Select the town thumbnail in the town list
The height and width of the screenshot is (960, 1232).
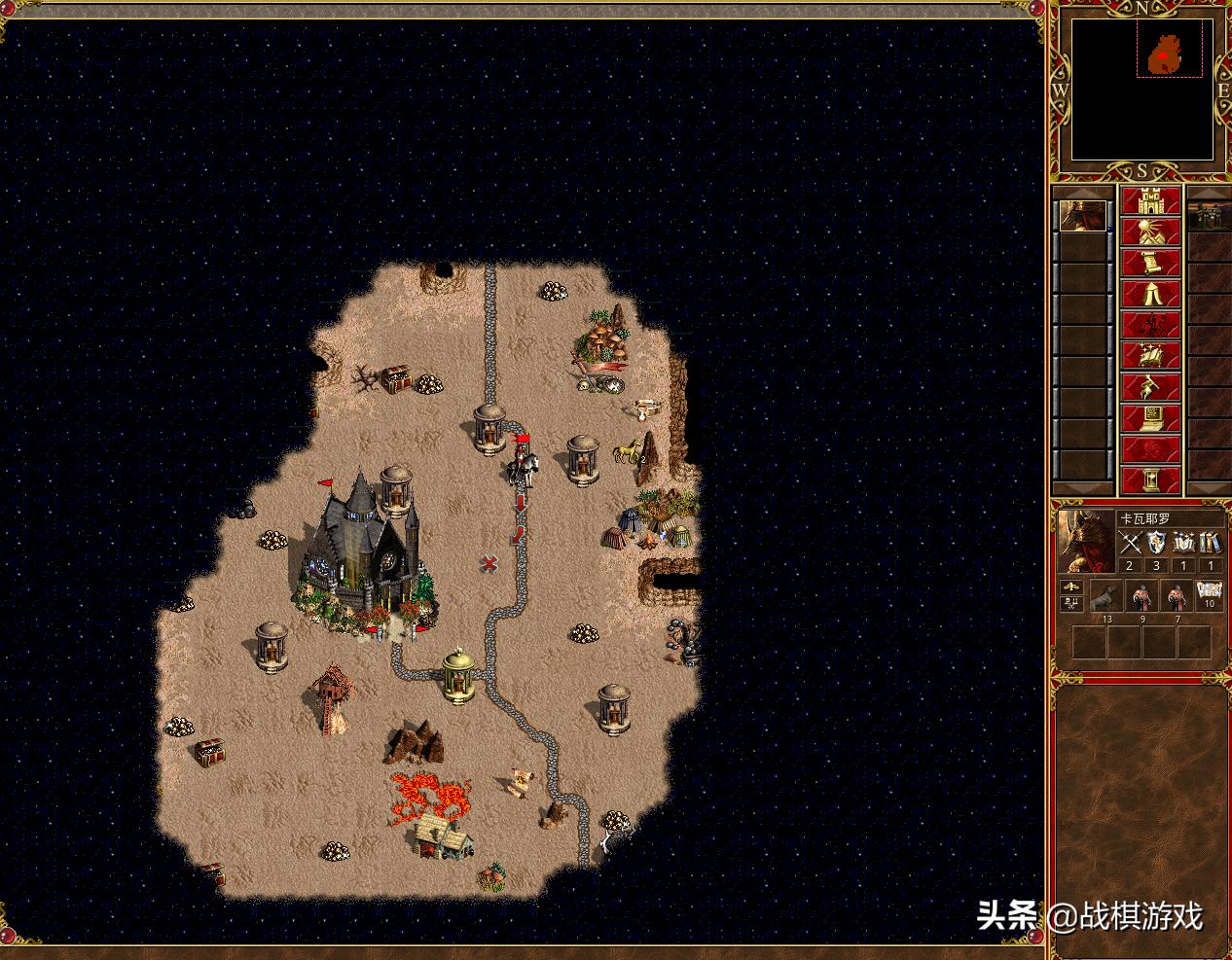click(x=1210, y=217)
